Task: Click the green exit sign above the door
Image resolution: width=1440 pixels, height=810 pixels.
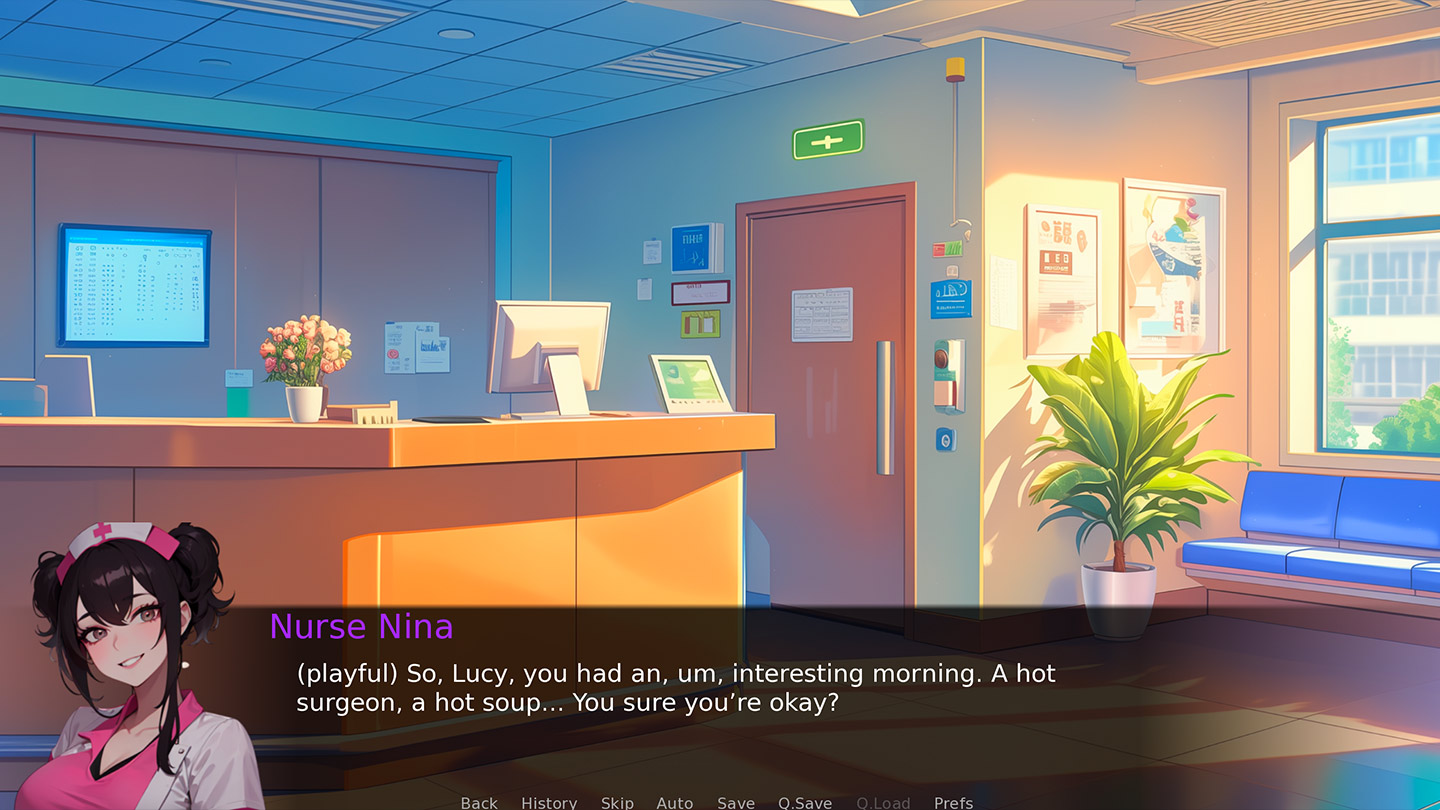Action: [827, 140]
